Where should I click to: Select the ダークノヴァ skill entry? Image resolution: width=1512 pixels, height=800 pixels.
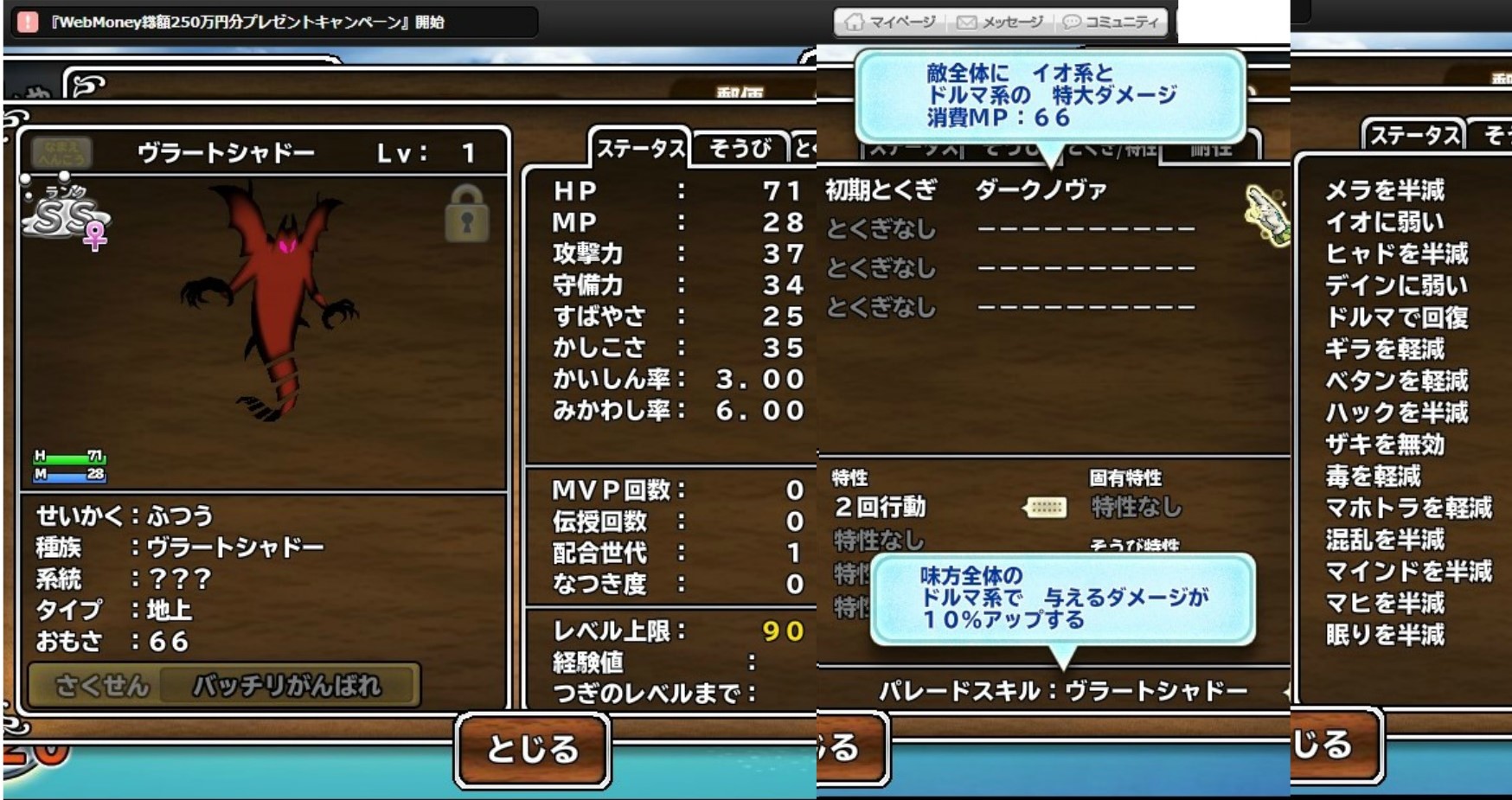1041,190
